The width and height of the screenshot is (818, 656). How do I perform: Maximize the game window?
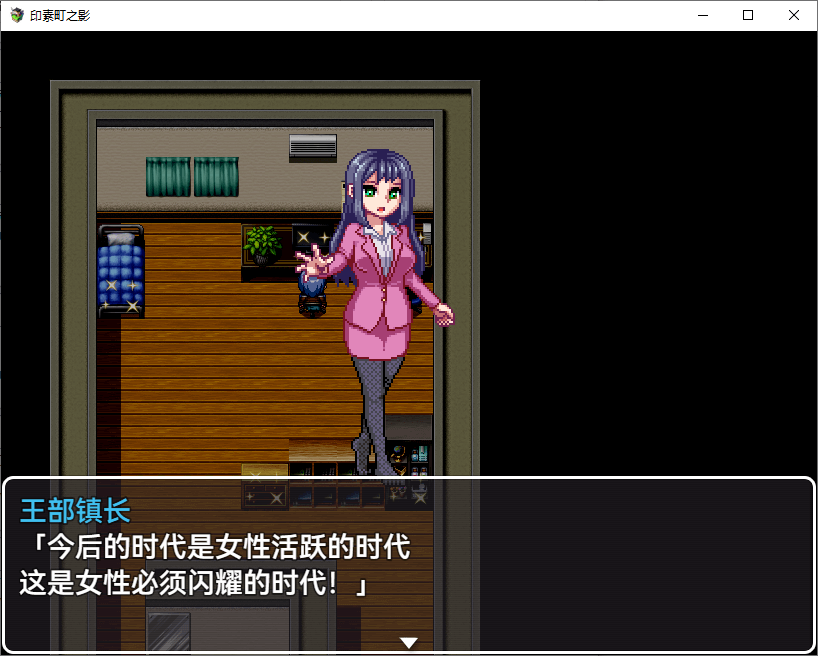748,15
